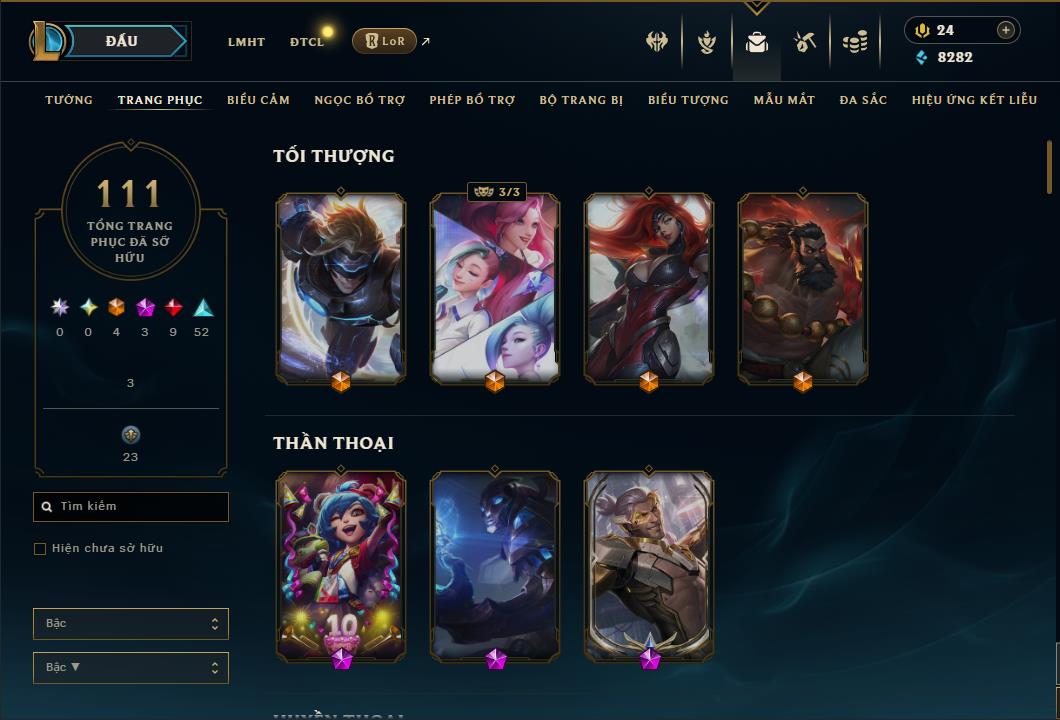The height and width of the screenshot is (720, 1060).
Task: Show the BỘ TRANG BỊ tab
Action: [581, 100]
